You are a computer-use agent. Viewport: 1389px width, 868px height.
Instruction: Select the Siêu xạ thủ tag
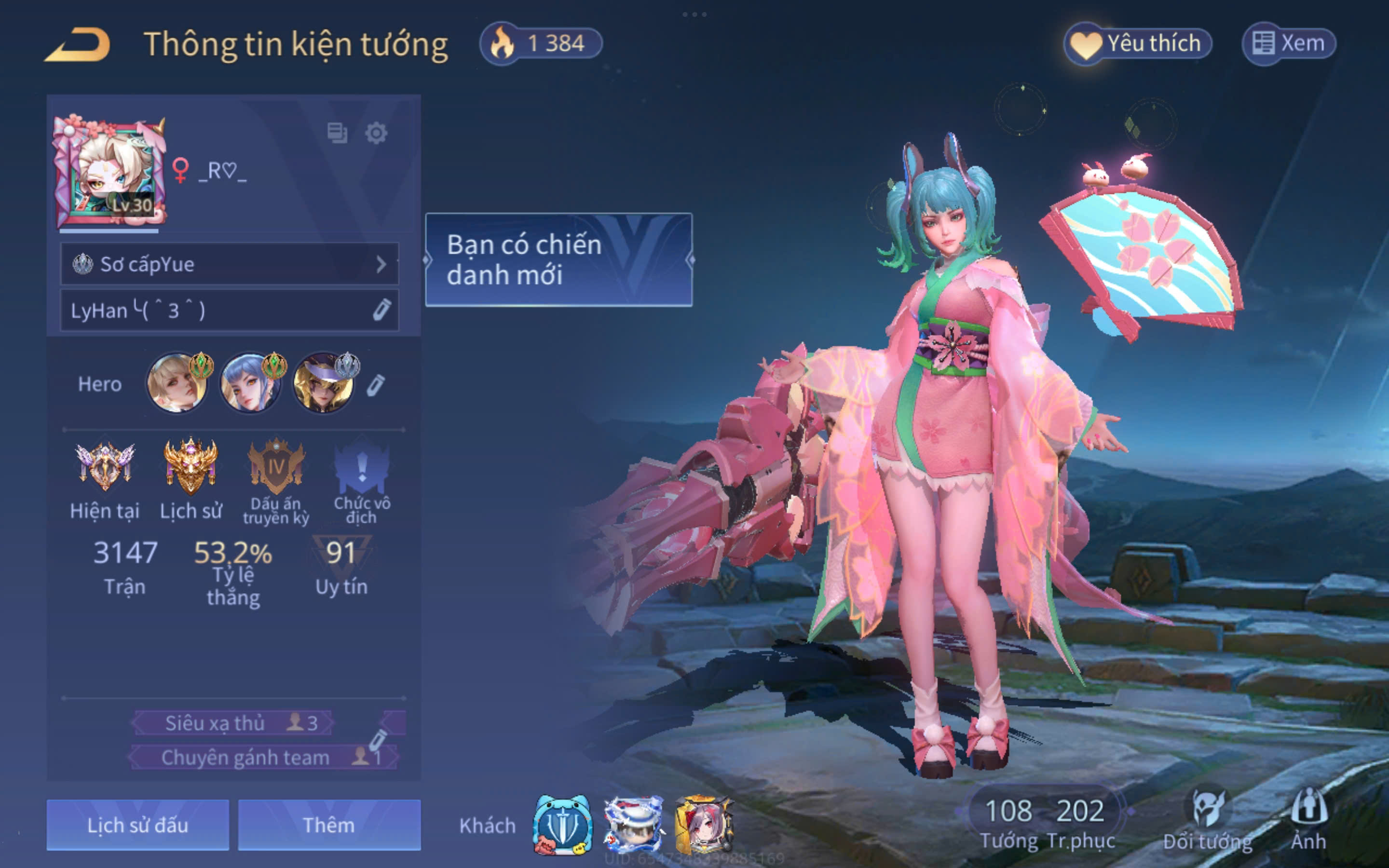click(x=232, y=723)
